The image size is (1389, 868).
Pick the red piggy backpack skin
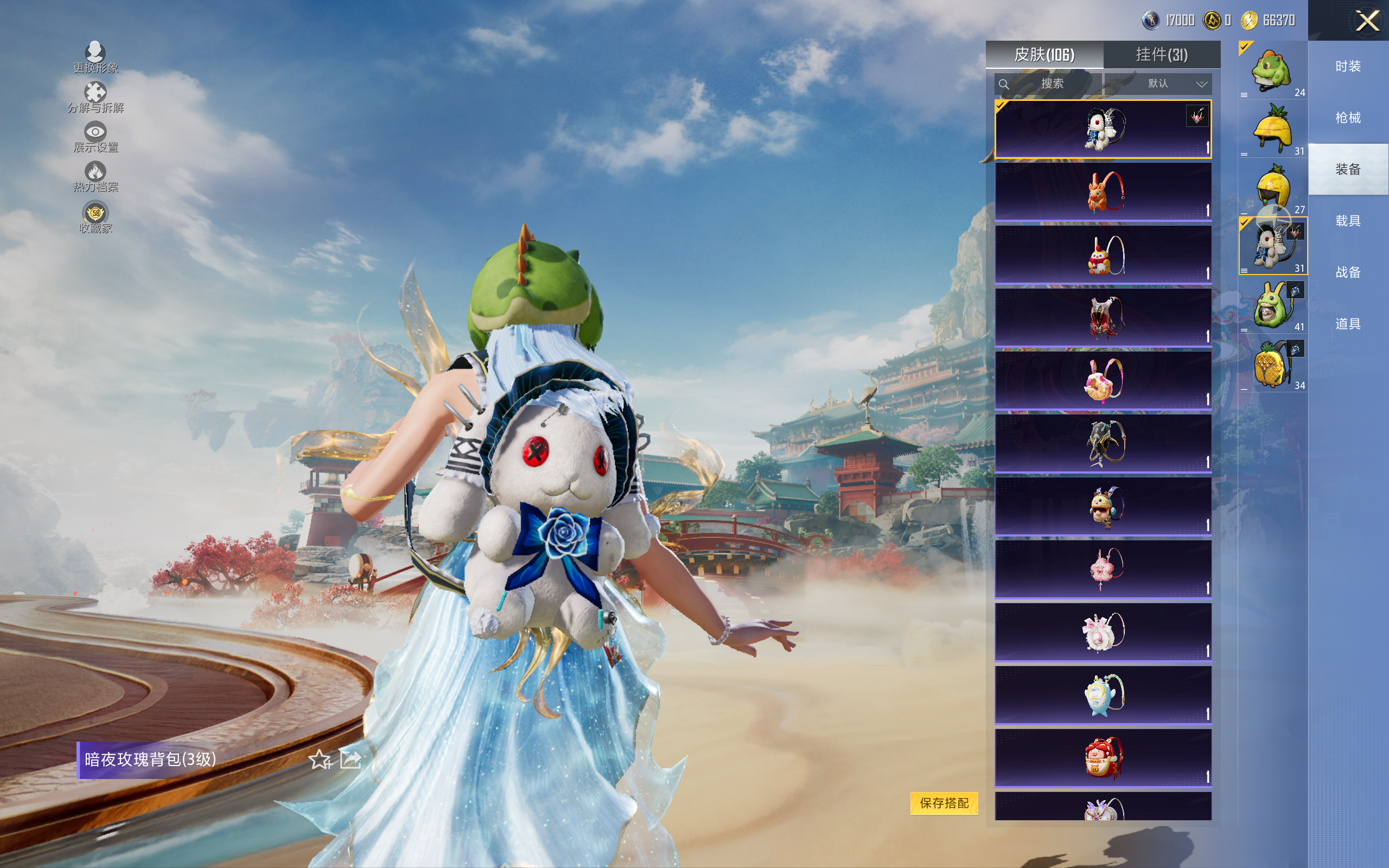[1103, 757]
